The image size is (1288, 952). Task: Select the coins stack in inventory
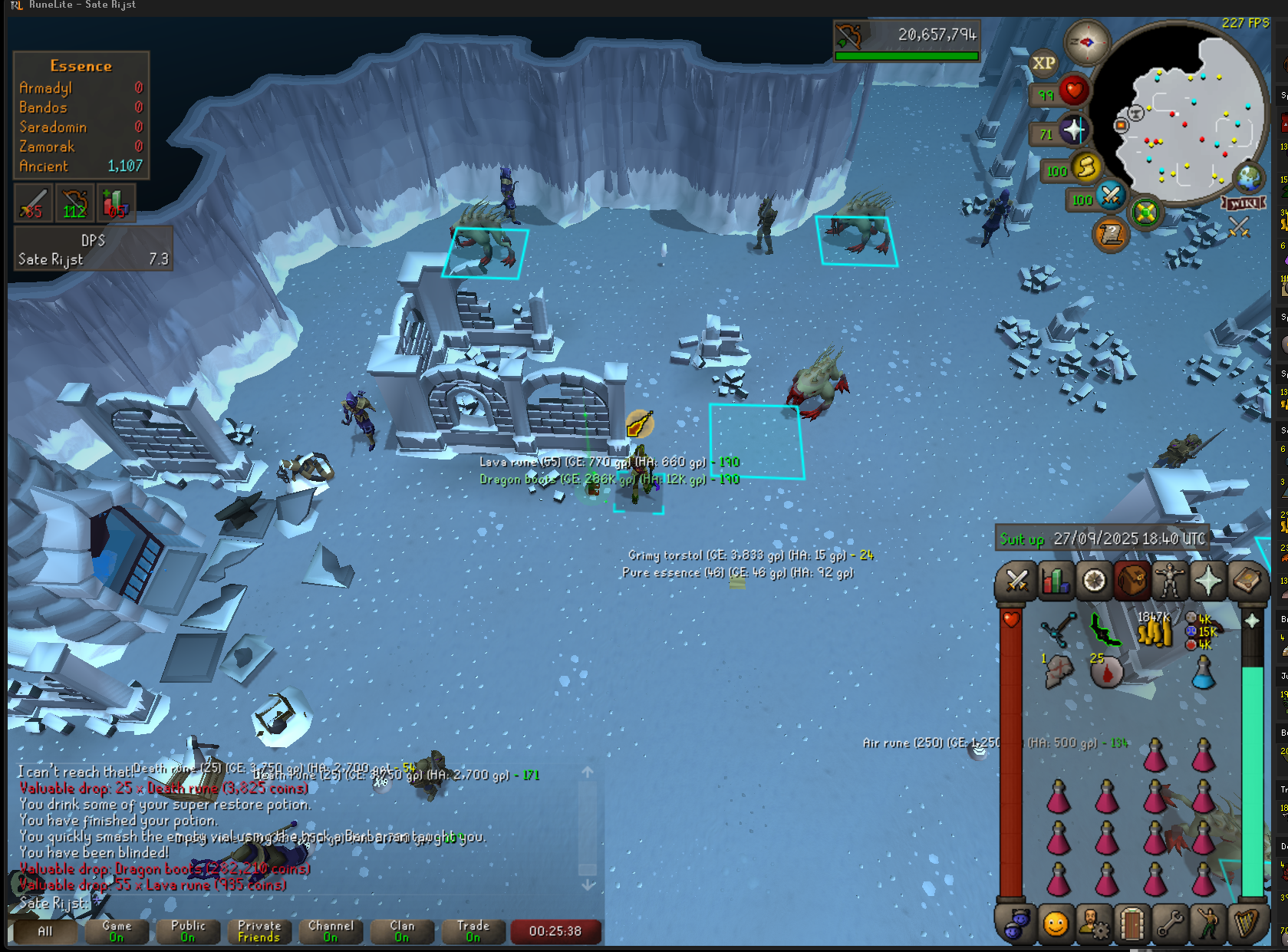1155,632
